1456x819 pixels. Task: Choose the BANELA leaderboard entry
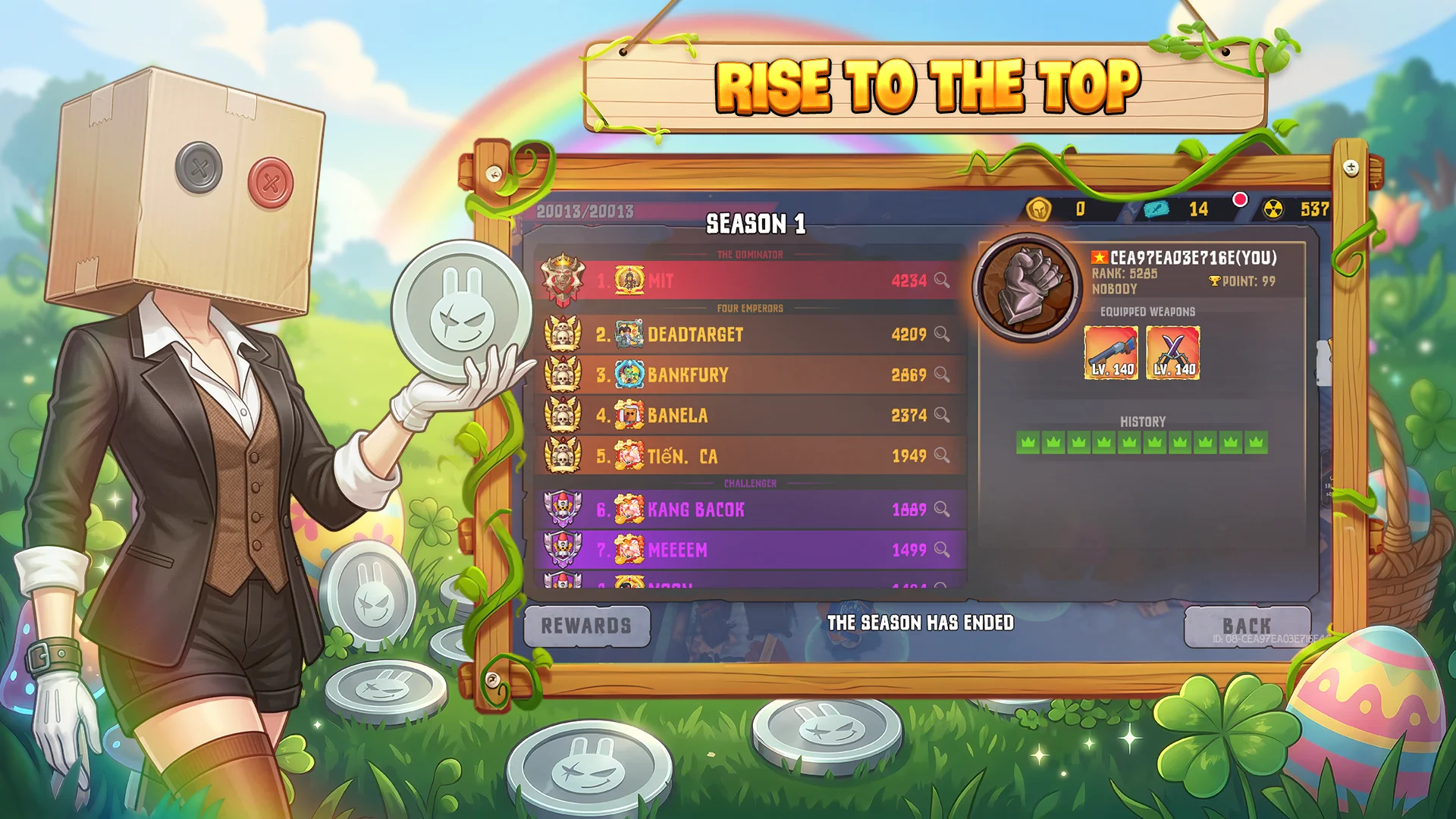(749, 415)
